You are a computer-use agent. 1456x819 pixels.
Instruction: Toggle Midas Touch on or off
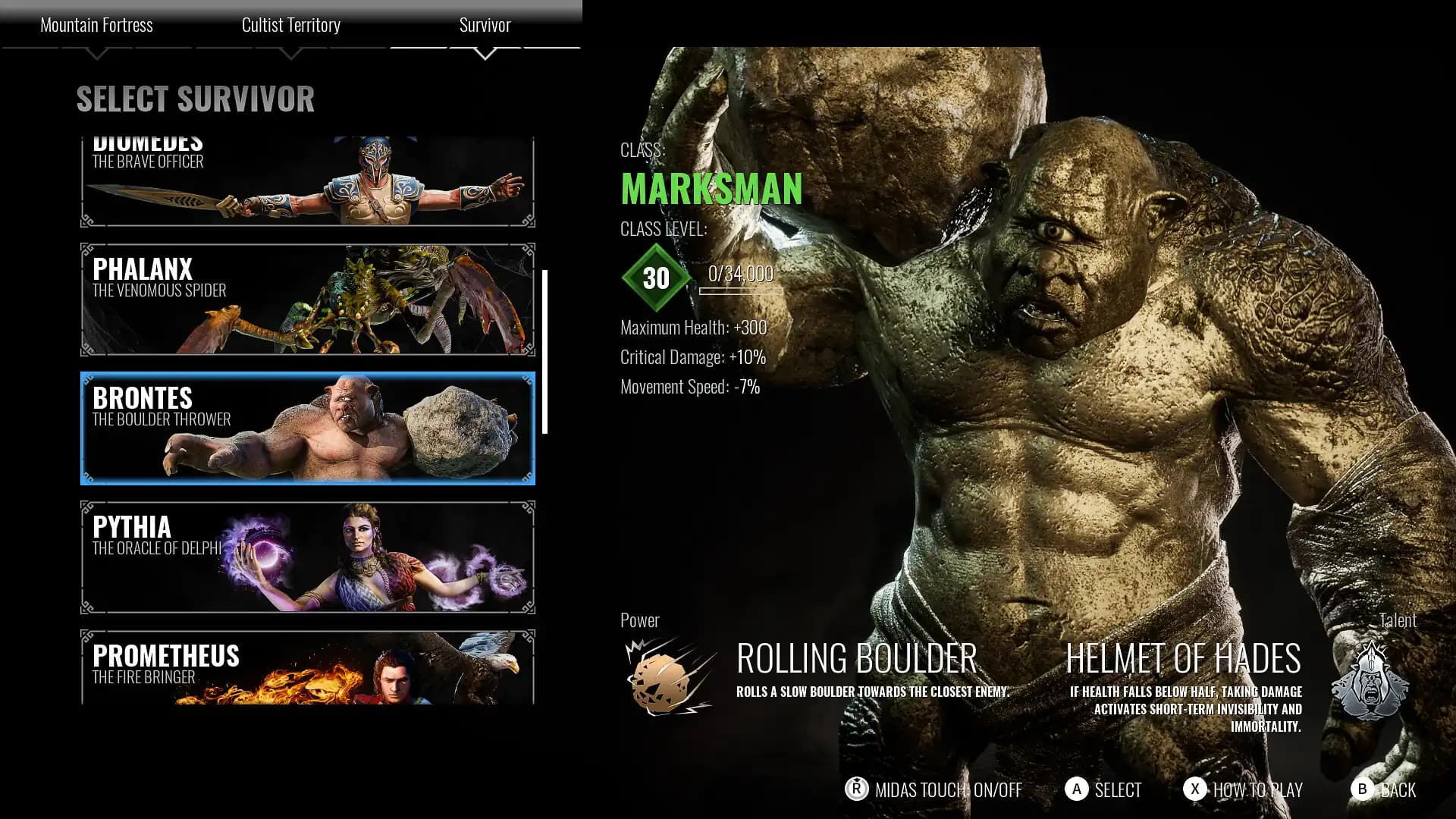point(934,789)
